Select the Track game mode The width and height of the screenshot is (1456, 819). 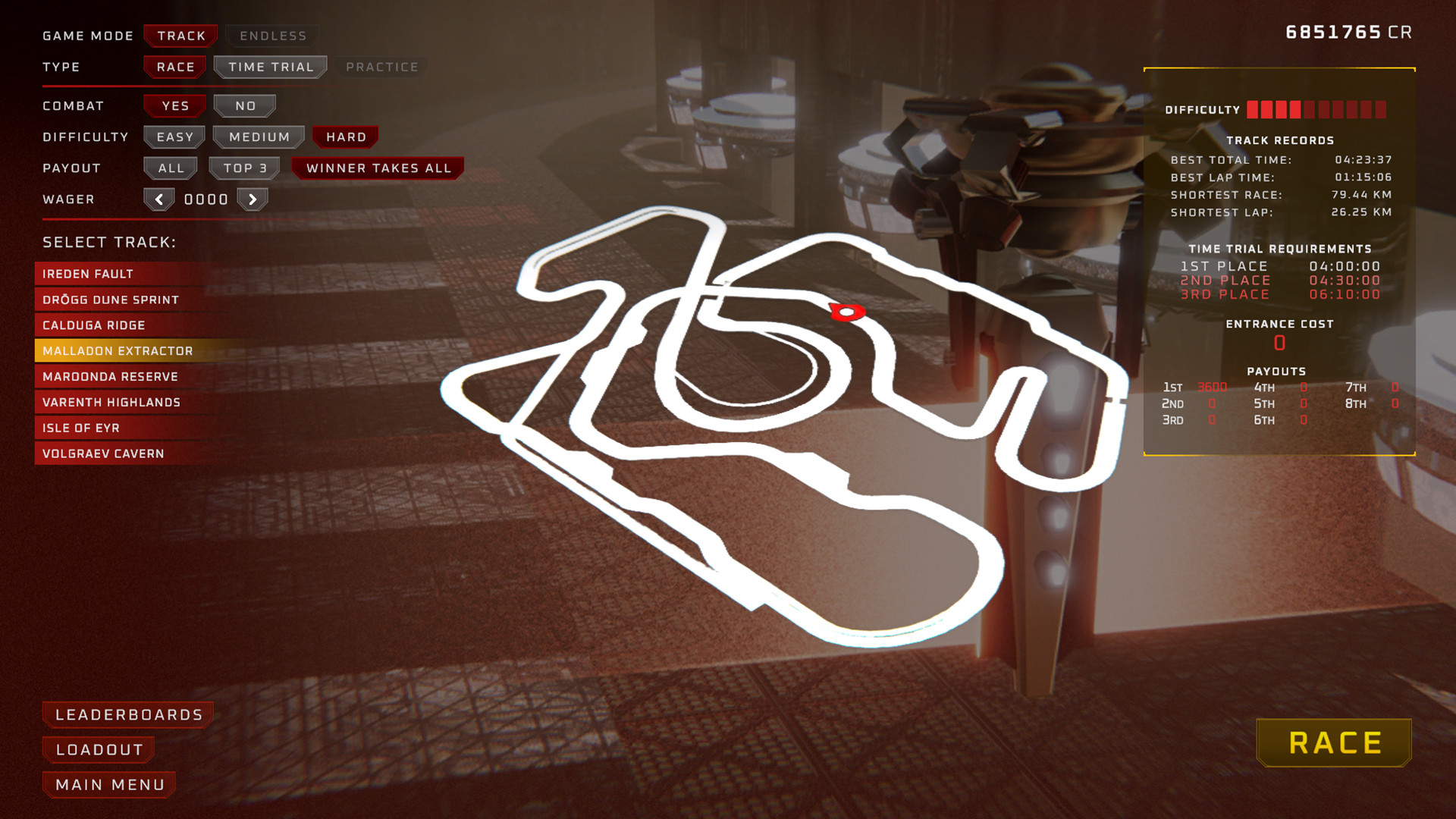tap(180, 36)
